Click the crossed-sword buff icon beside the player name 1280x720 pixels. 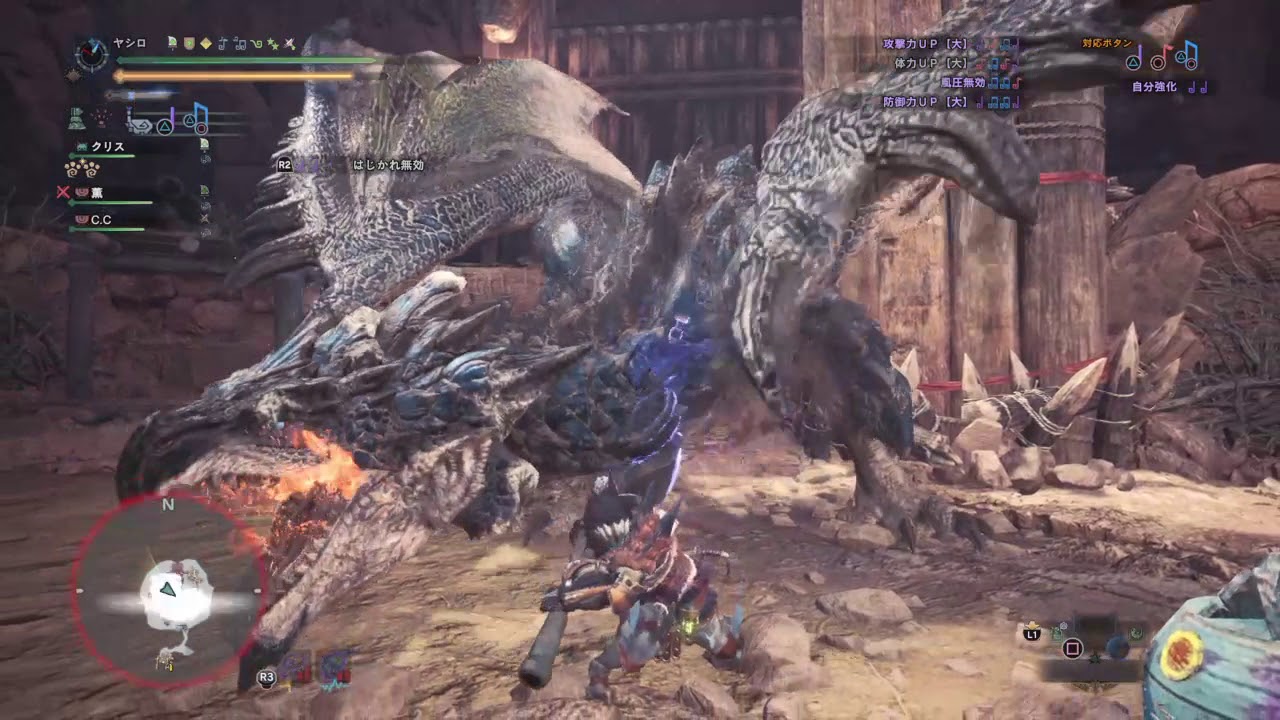point(289,43)
